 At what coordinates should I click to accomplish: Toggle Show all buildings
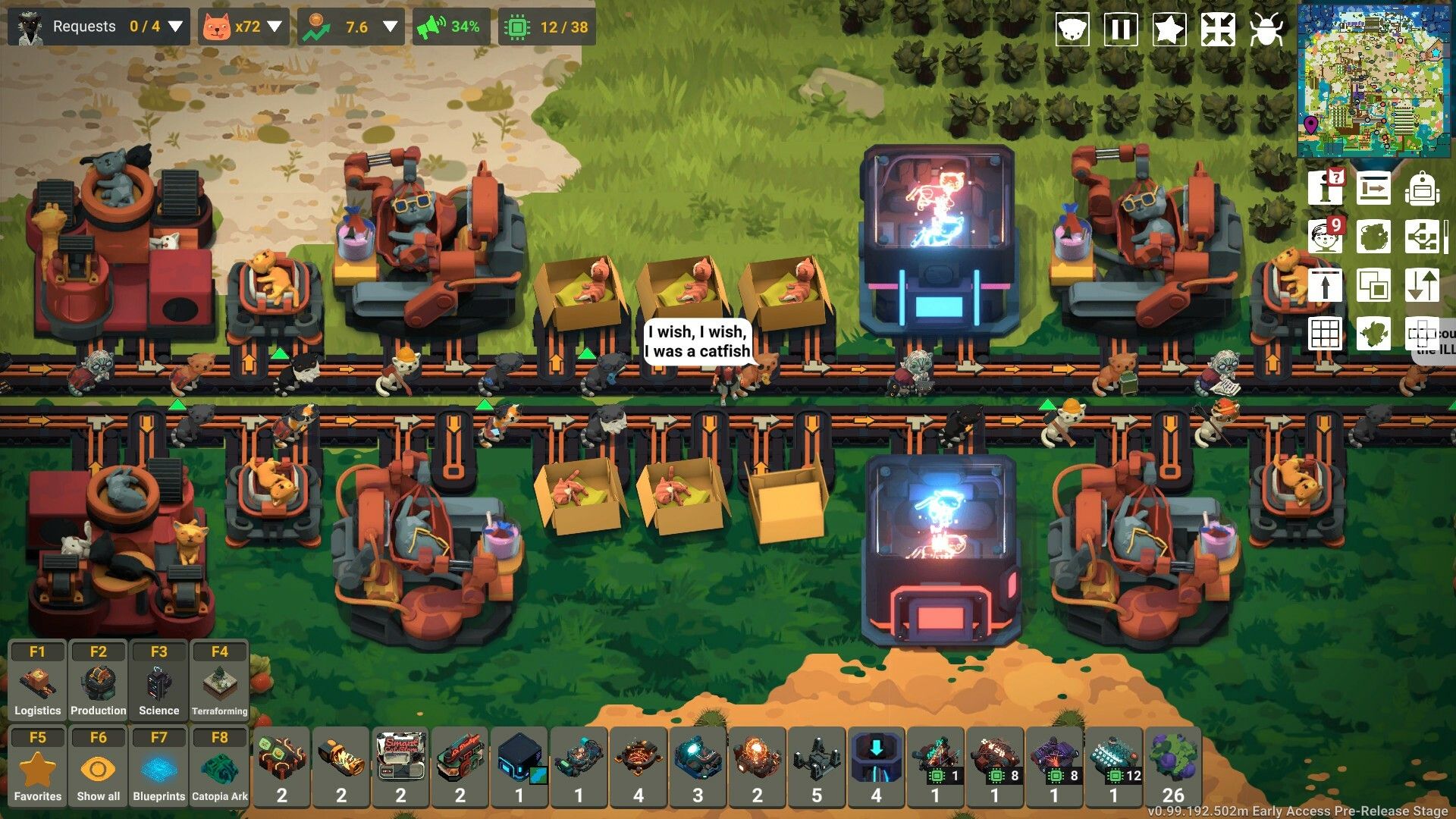[99, 767]
